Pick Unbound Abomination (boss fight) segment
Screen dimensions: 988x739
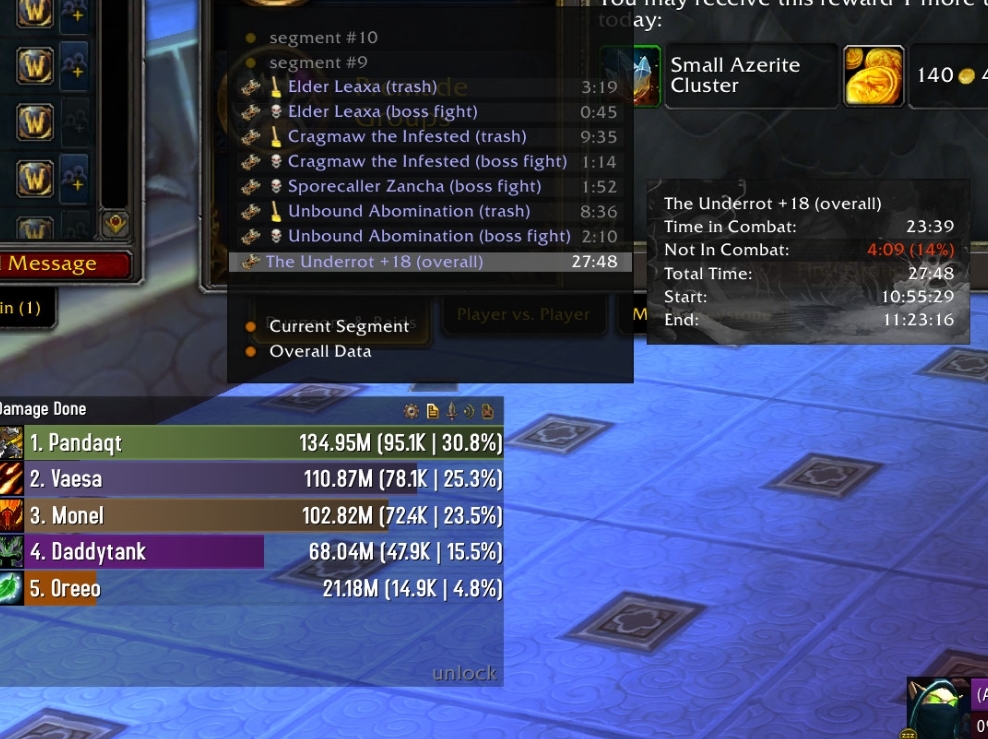tap(429, 237)
